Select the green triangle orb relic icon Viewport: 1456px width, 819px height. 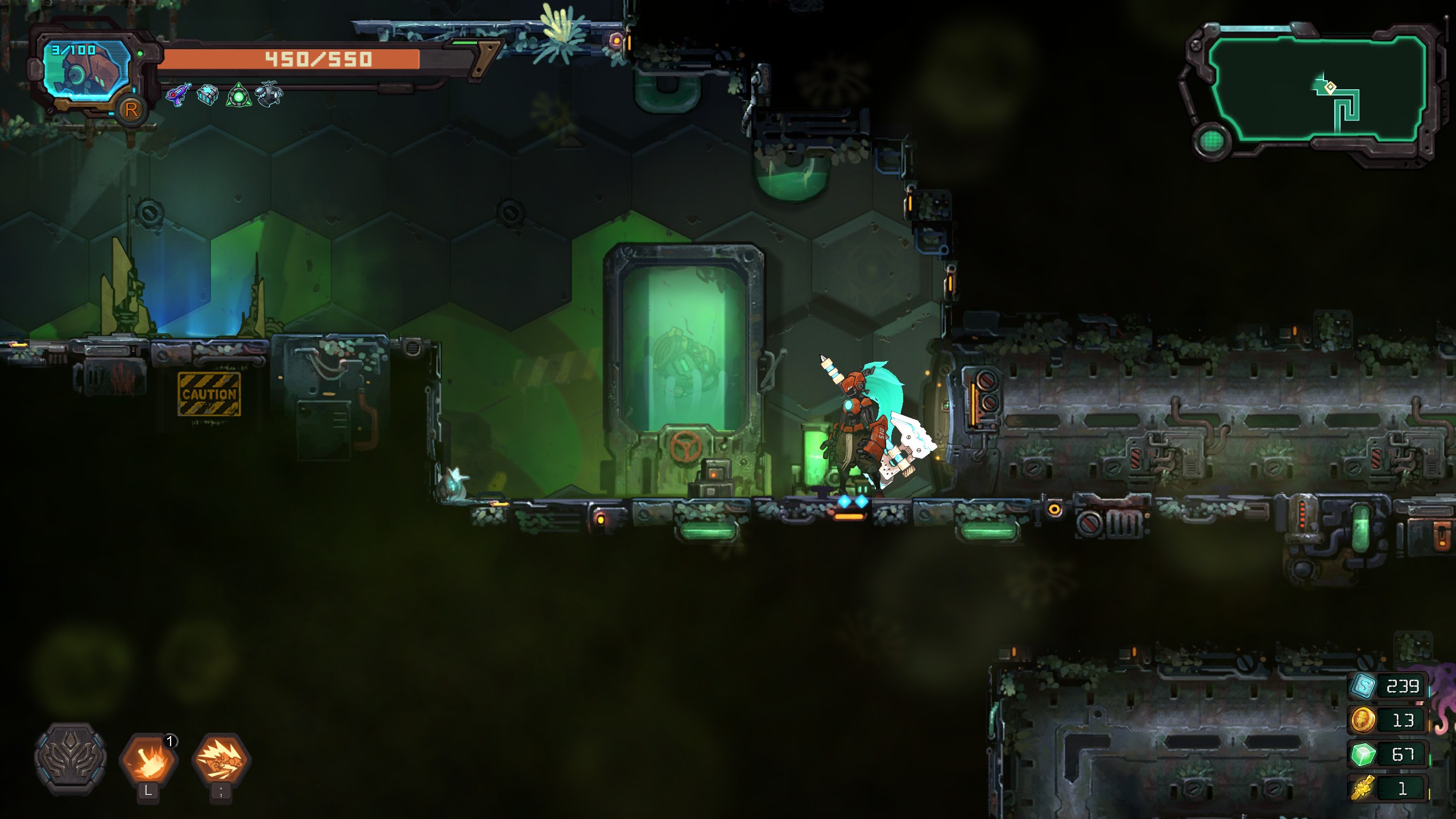coord(239,96)
